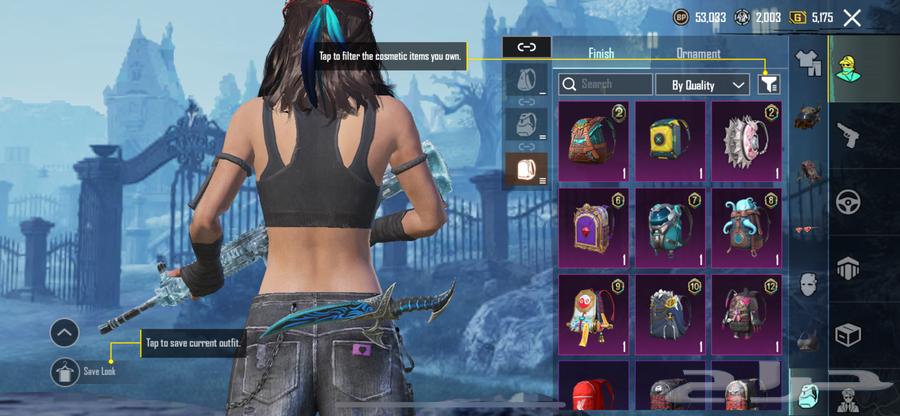Expand the up-arrow circle button

(65, 333)
